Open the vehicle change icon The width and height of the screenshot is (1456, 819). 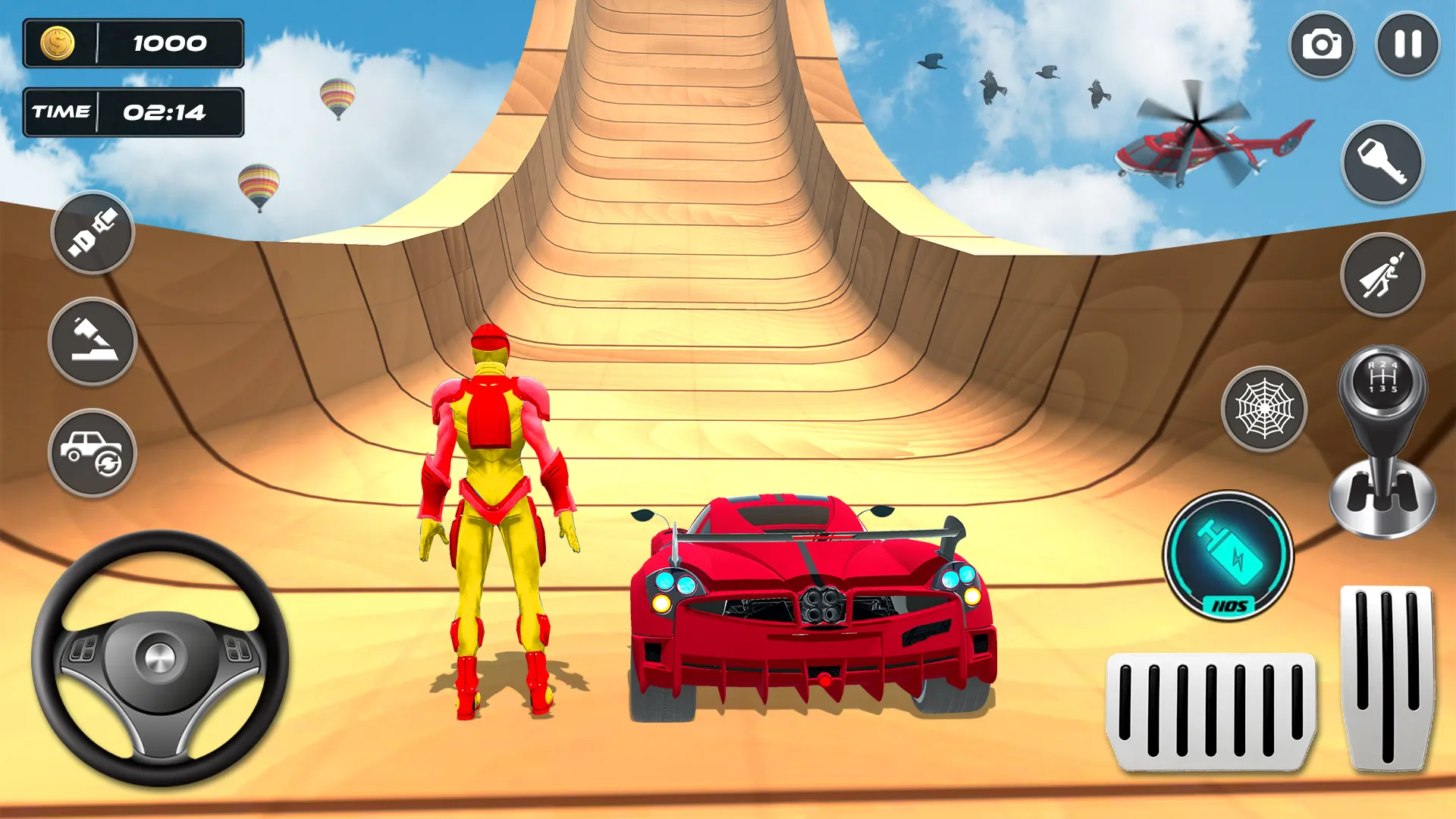pos(93,451)
